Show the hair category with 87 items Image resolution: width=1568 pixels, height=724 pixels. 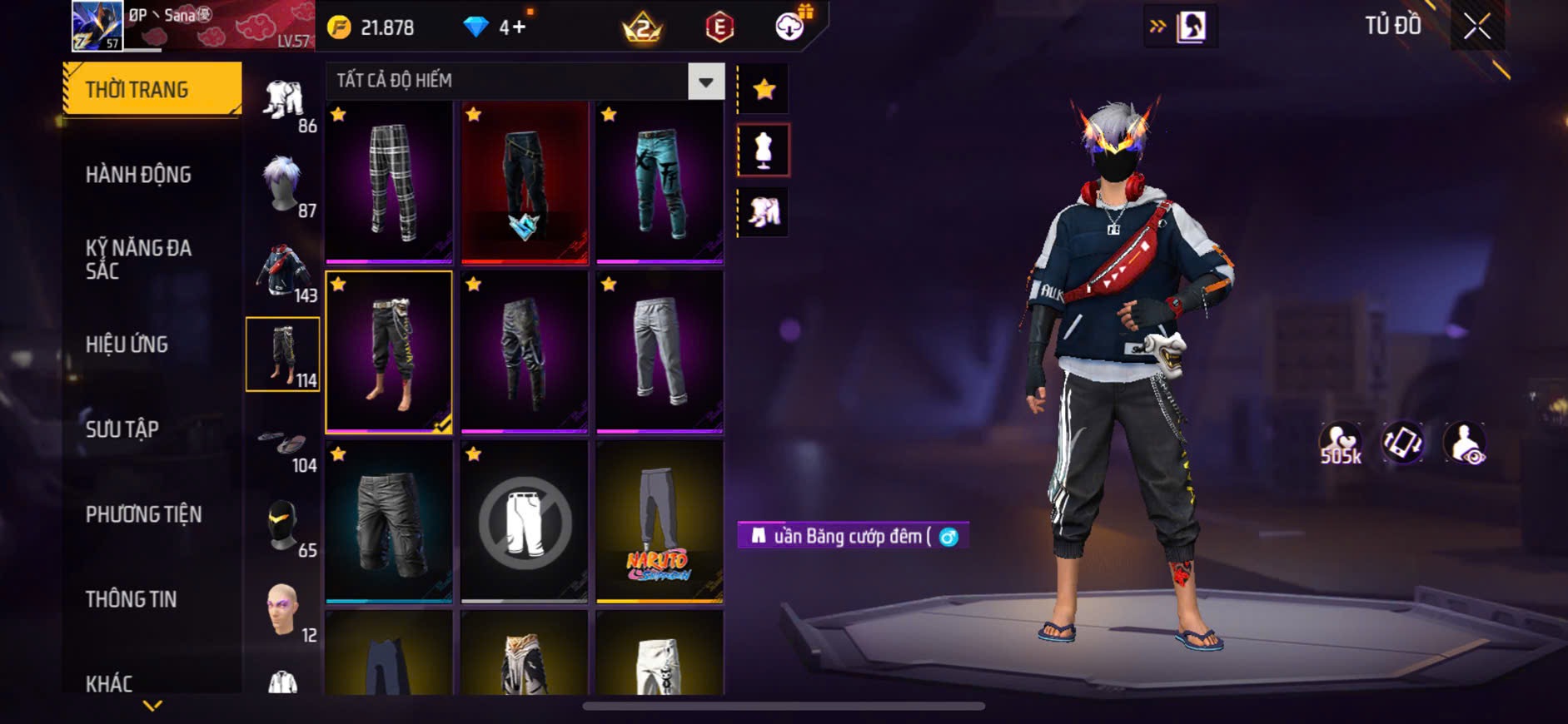pyautogui.click(x=283, y=186)
